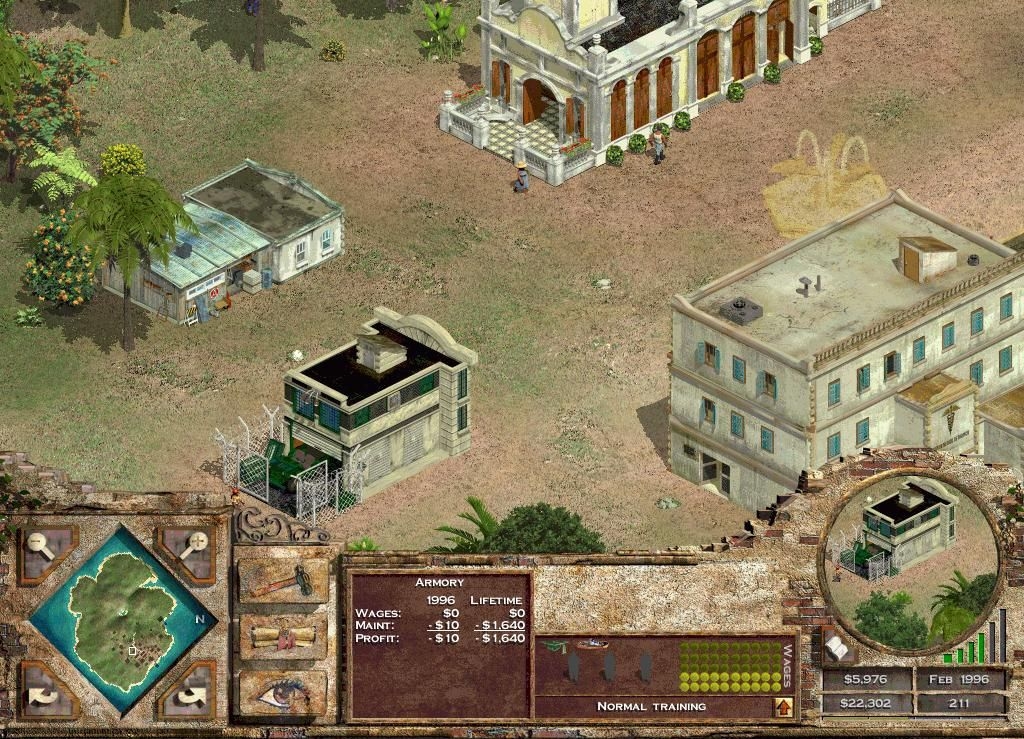Open edicts with the scroll button
Screen dimensions: 1024x739
click(283, 635)
